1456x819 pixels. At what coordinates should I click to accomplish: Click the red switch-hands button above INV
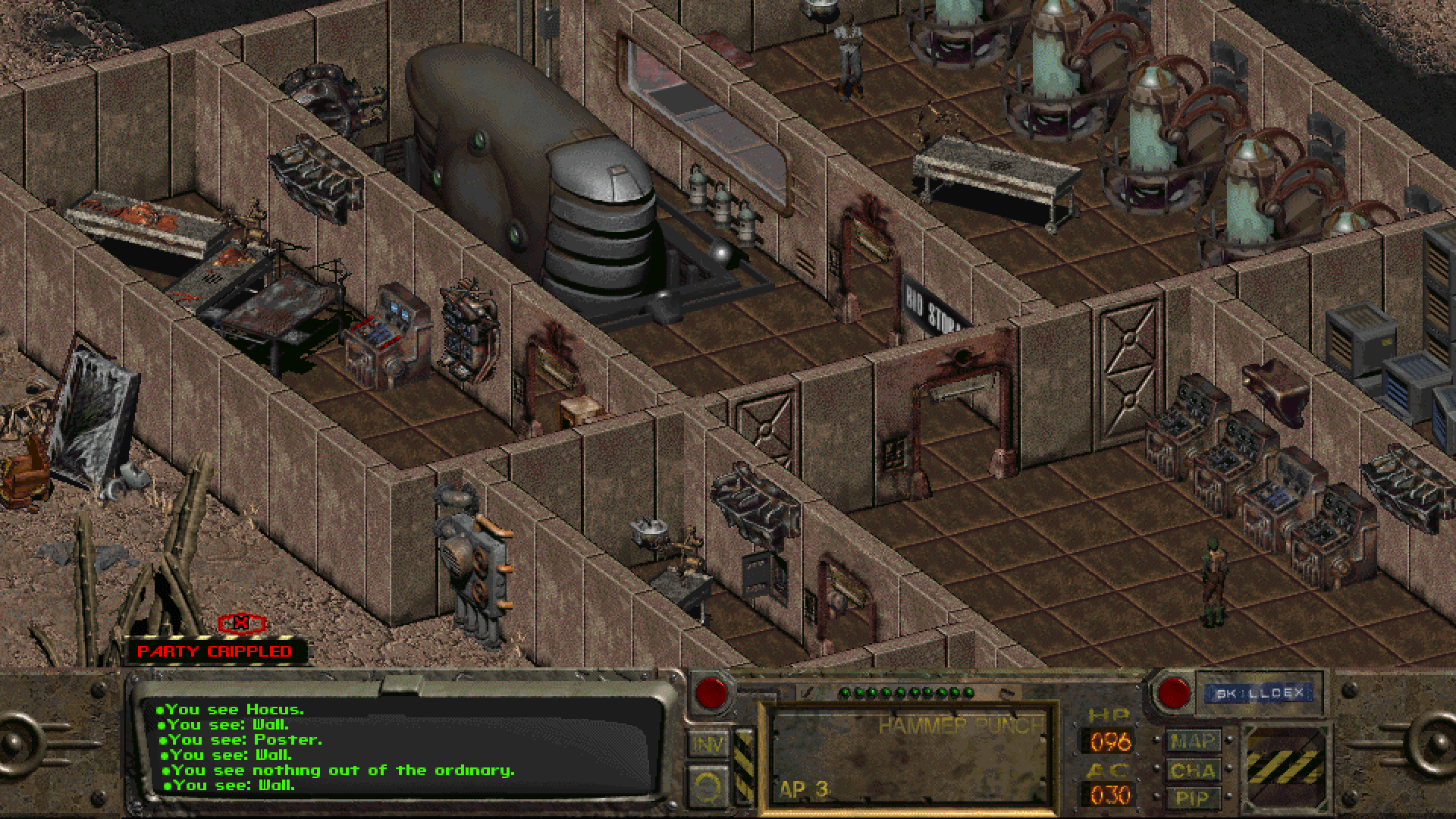[x=711, y=691]
